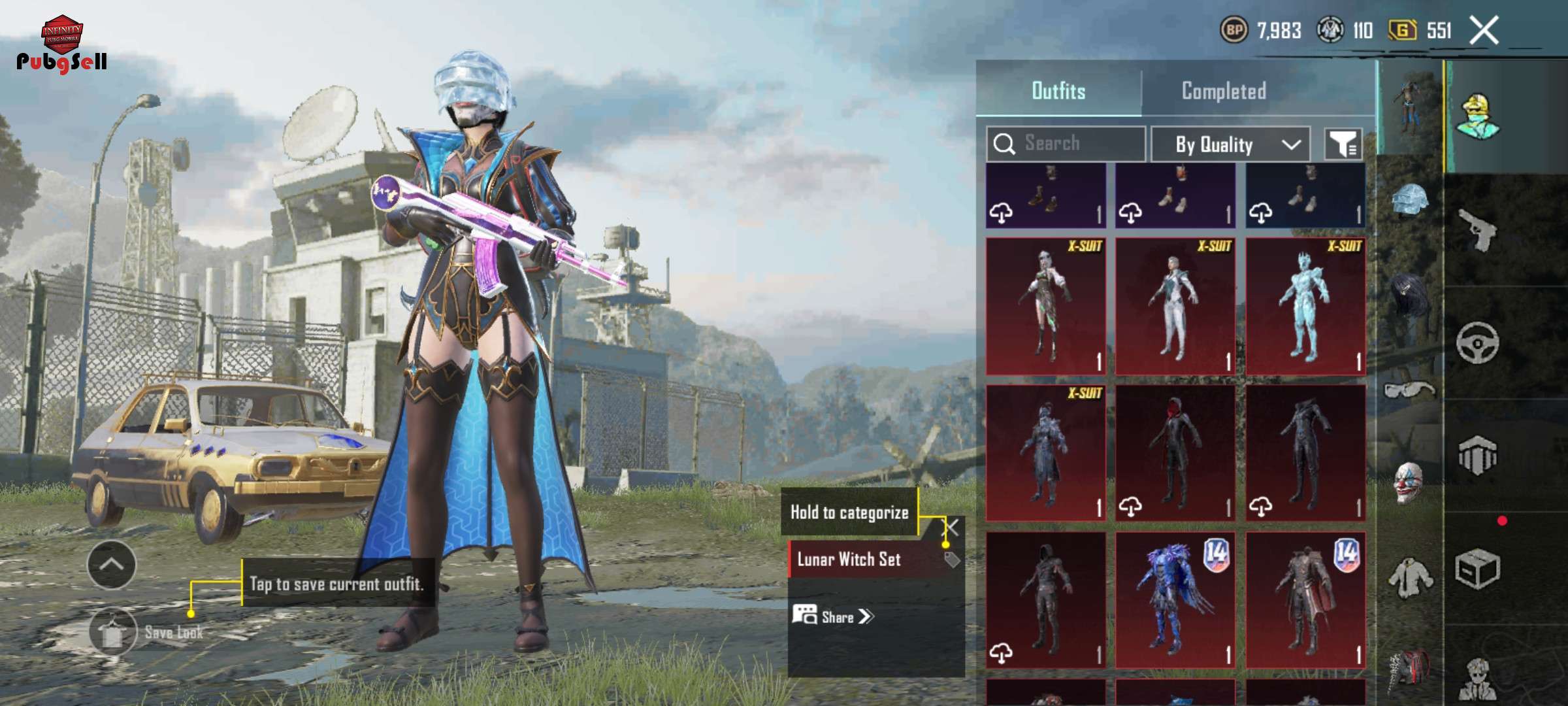Close the inventory with the top X

point(1484,31)
